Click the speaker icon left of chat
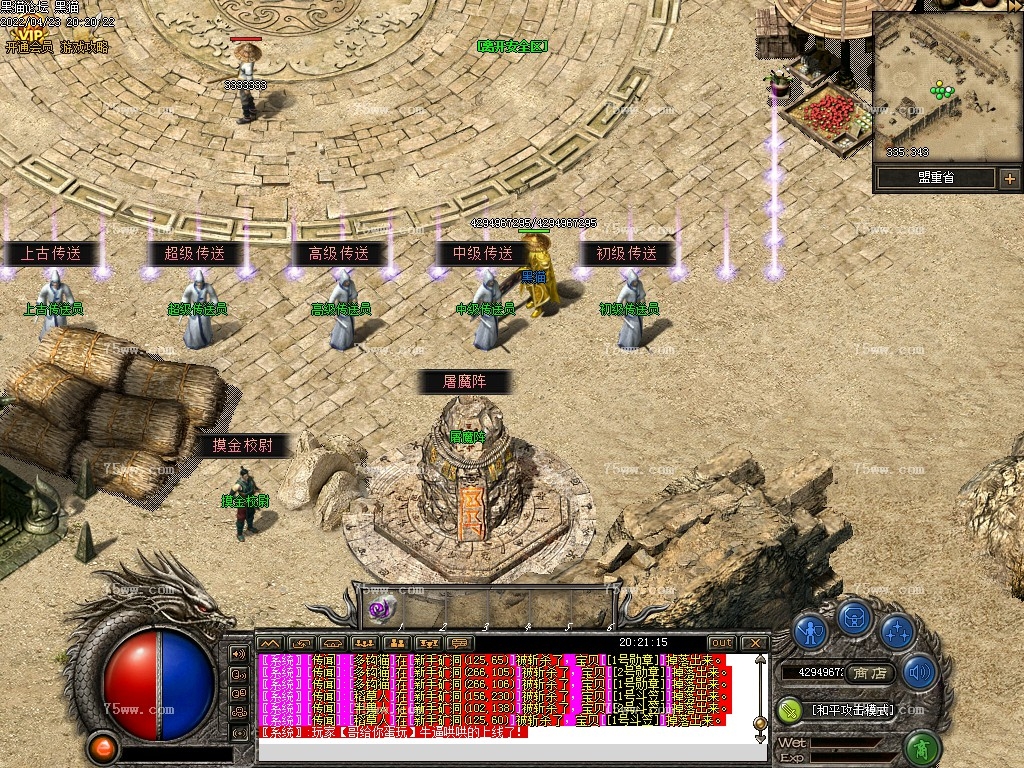This screenshot has height=768, width=1024. pyautogui.click(x=239, y=654)
